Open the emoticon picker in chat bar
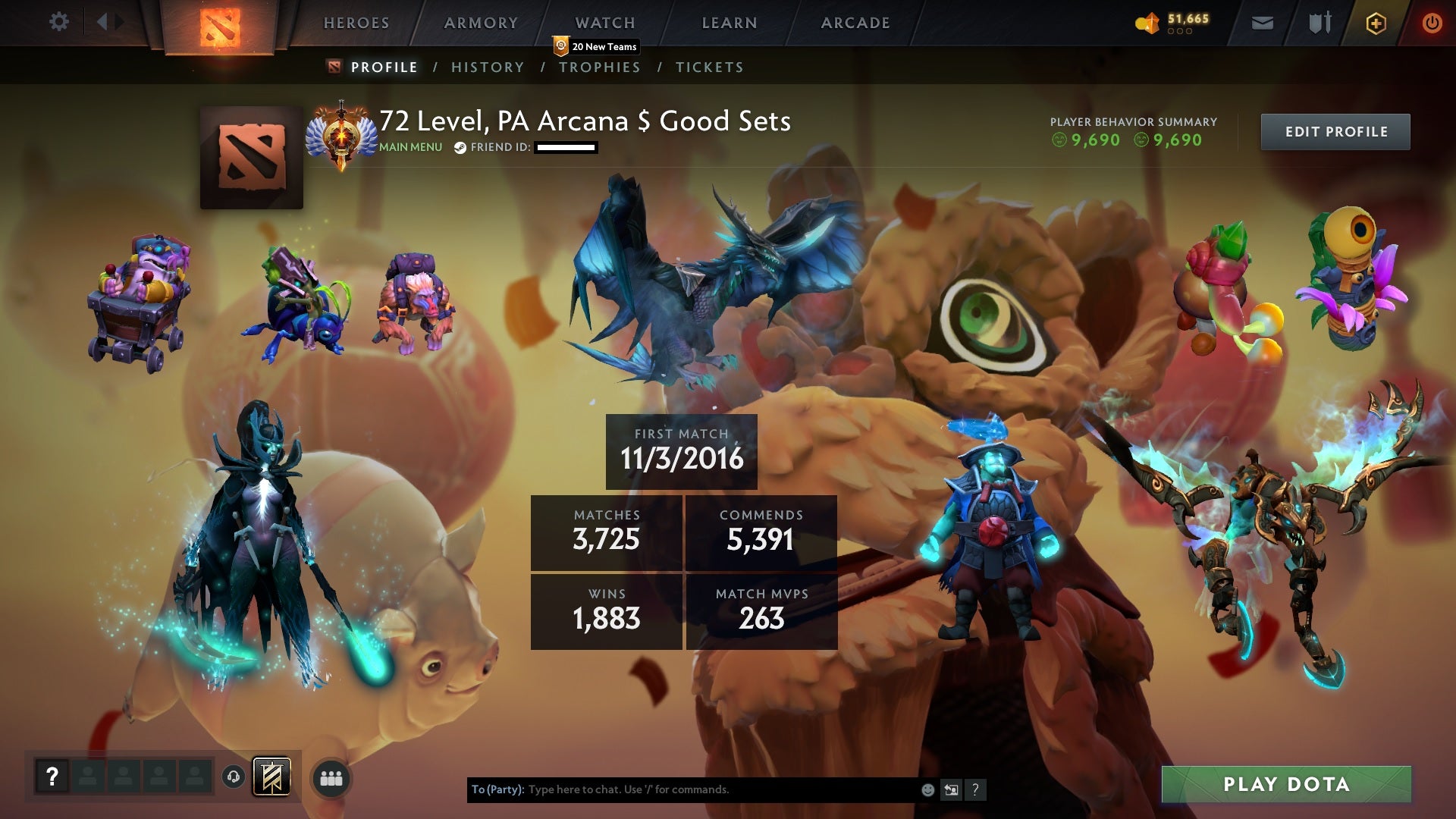Viewport: 1456px width, 819px height. pyautogui.click(x=927, y=789)
